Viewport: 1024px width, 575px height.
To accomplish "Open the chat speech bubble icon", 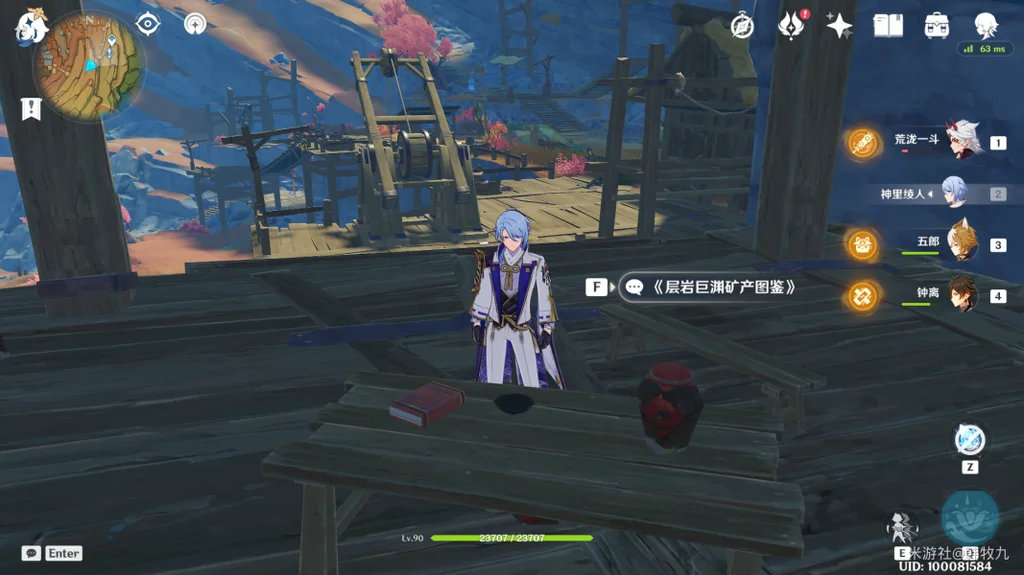I will (31, 553).
